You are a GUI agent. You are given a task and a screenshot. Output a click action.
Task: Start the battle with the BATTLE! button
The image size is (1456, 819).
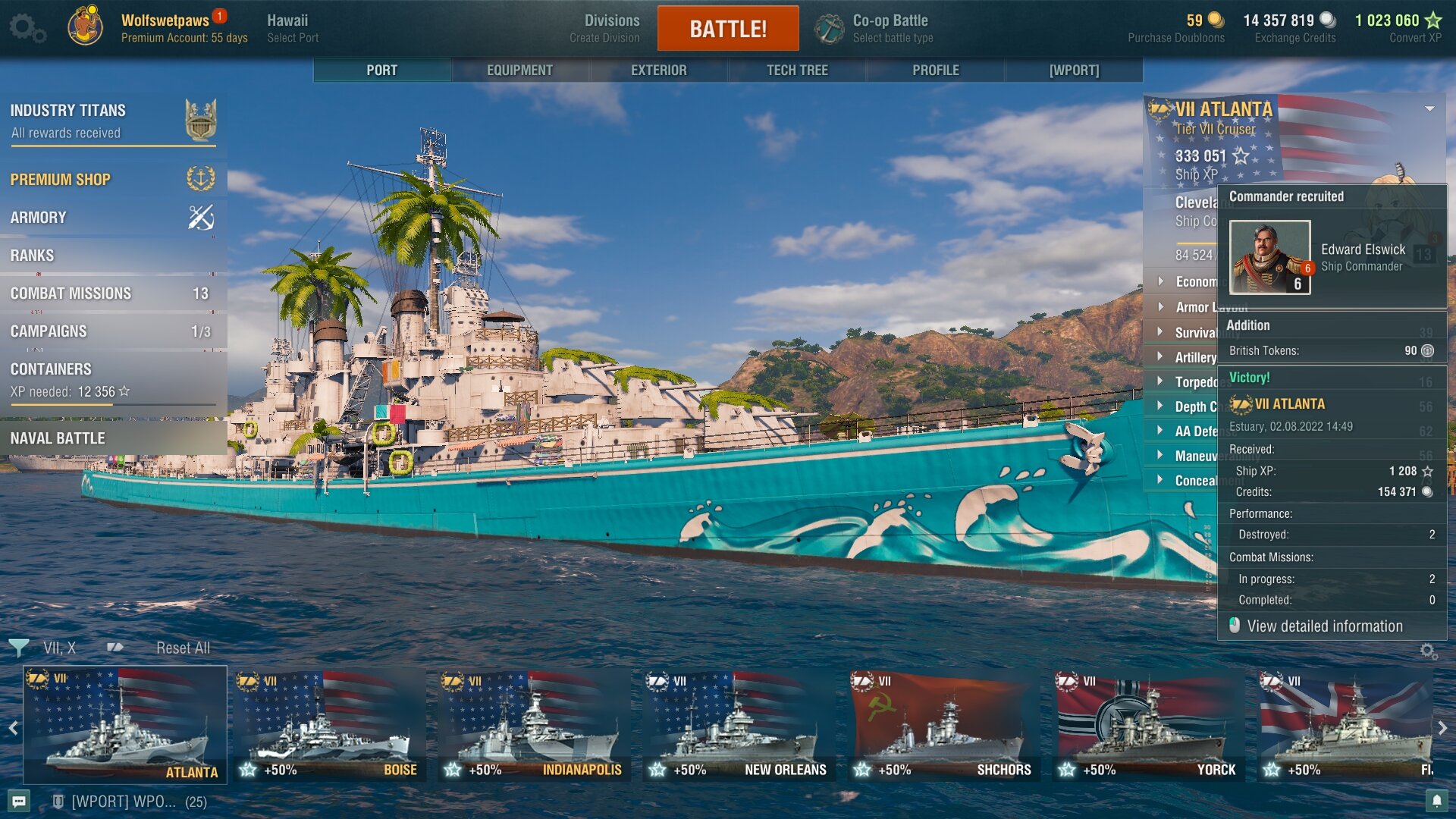click(727, 29)
